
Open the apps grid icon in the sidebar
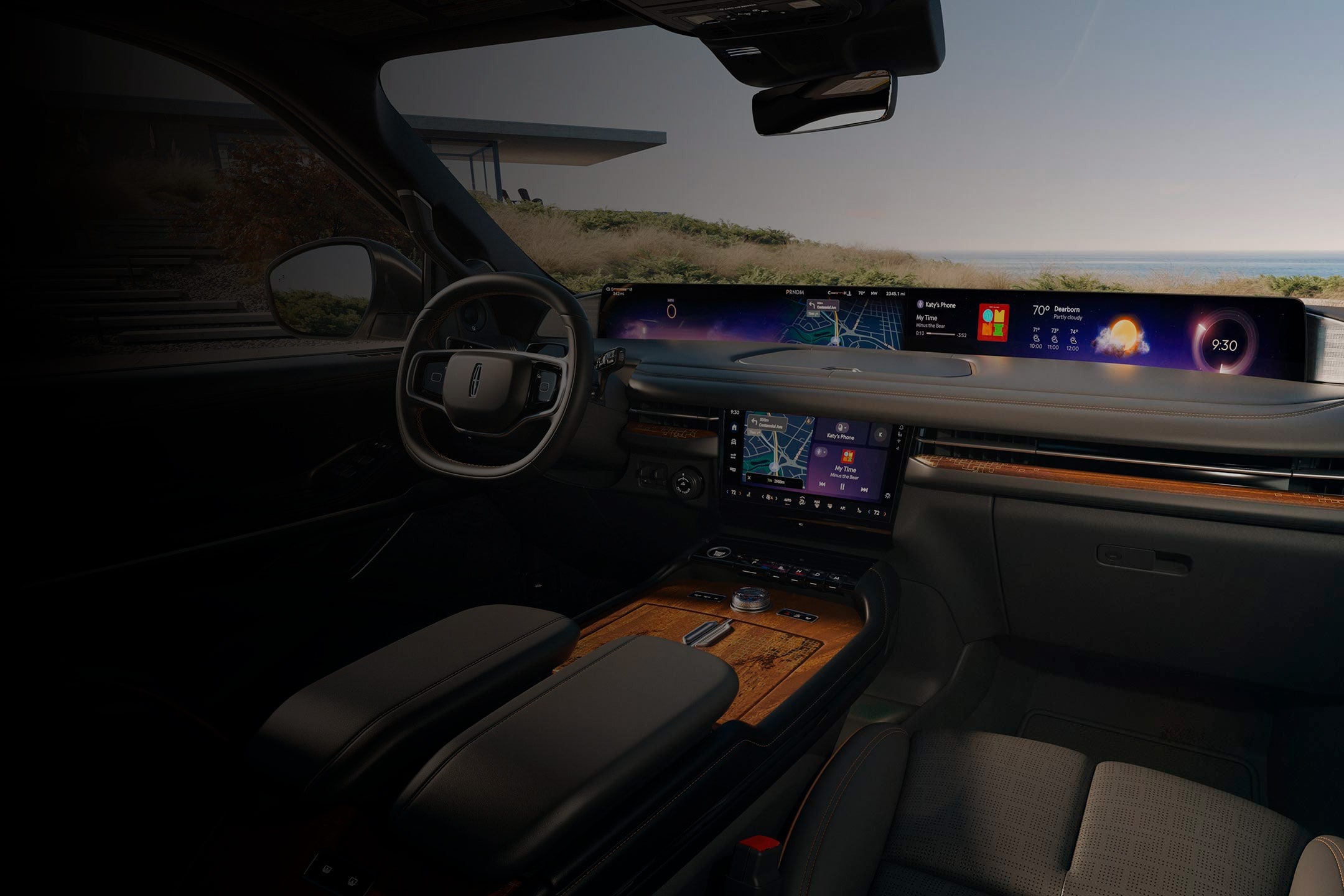click(733, 457)
